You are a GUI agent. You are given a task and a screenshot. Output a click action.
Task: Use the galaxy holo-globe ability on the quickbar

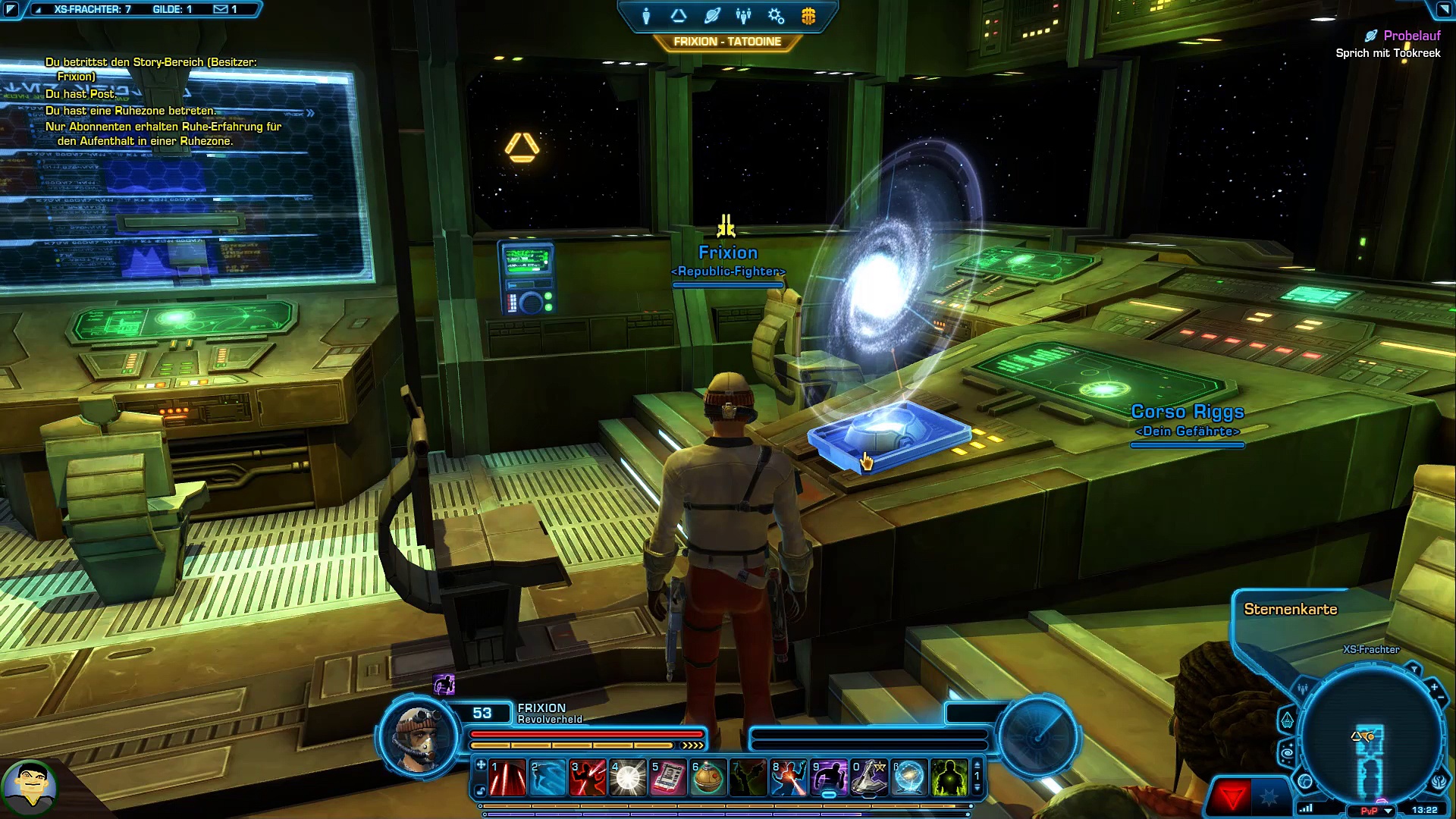tap(909, 778)
